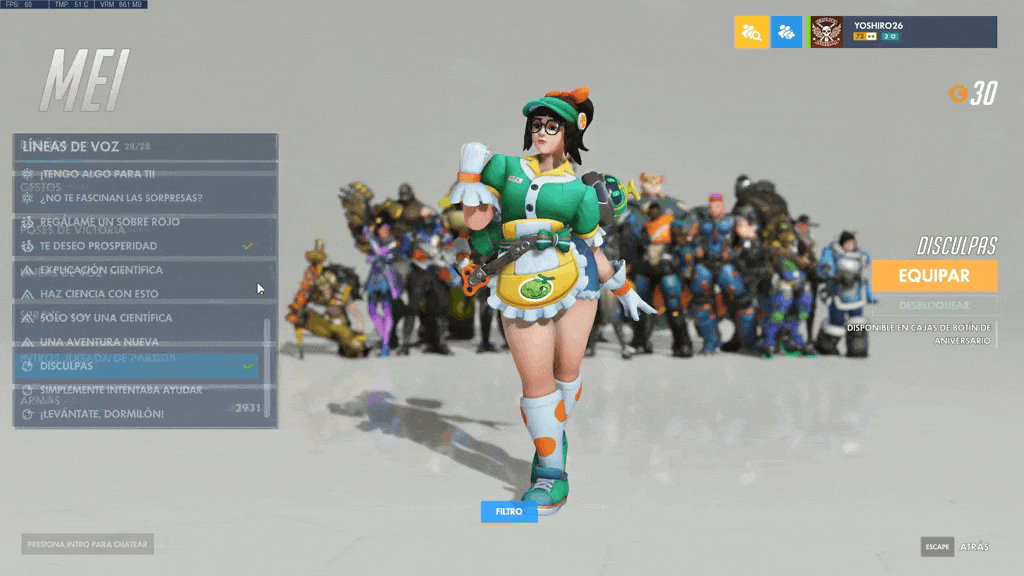Equip the Disculpas voice line
The width and height of the screenshot is (1024, 576).
pyautogui.click(x=934, y=275)
